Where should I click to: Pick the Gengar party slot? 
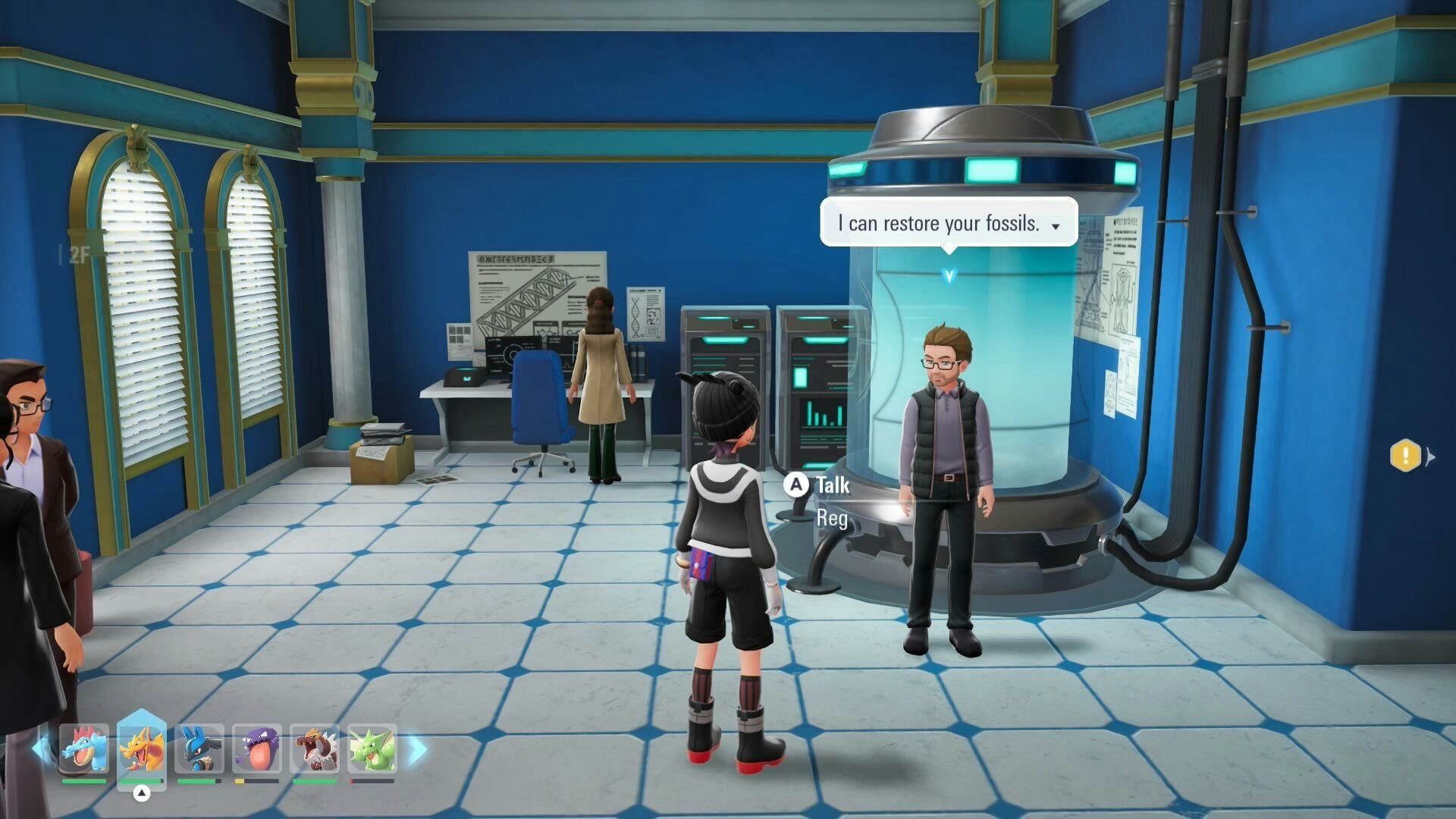[x=257, y=749]
